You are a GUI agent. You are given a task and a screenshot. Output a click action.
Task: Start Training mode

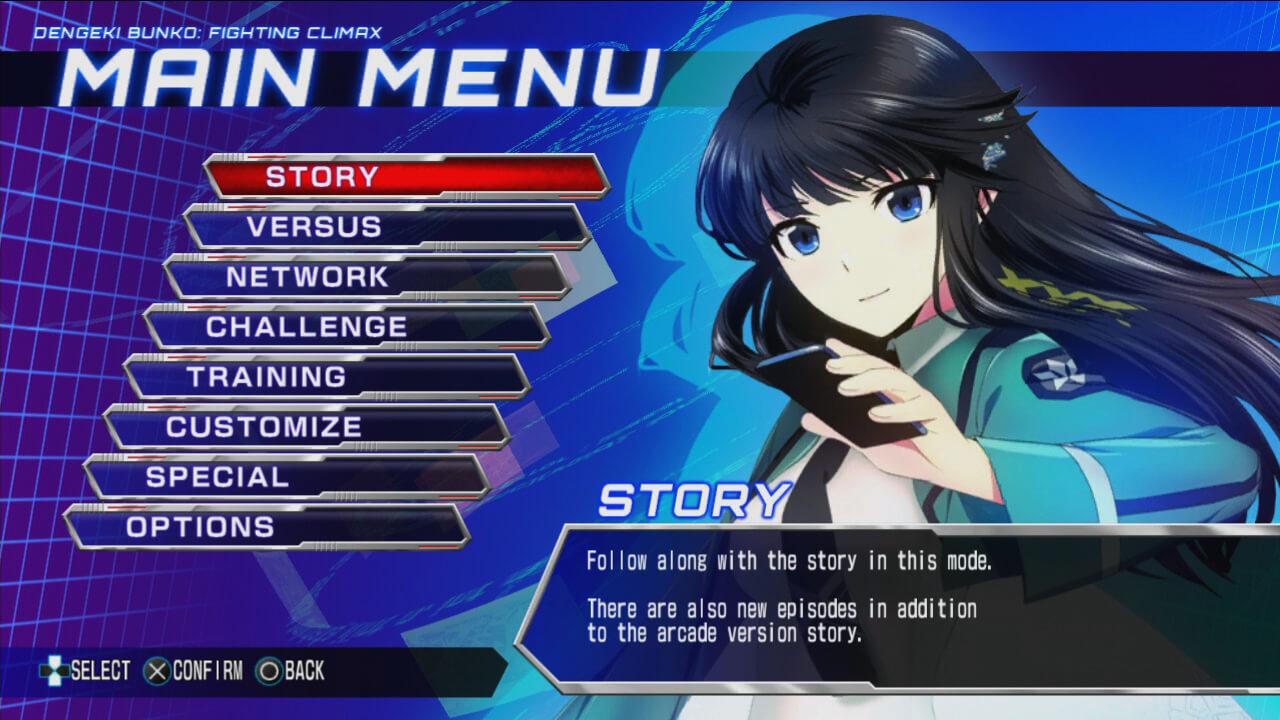[x=326, y=377]
